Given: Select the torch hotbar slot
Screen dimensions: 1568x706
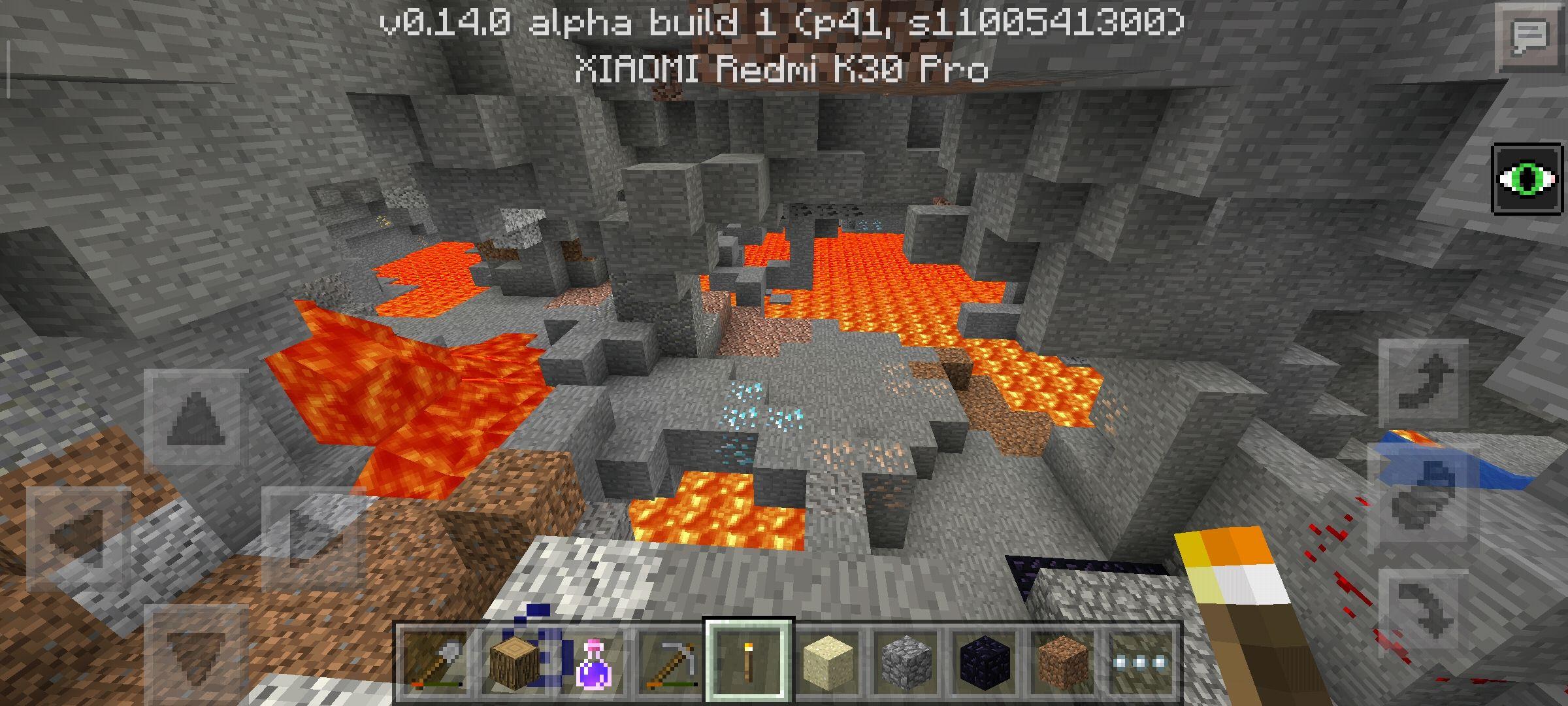Looking at the screenshot, I should pos(749,660).
